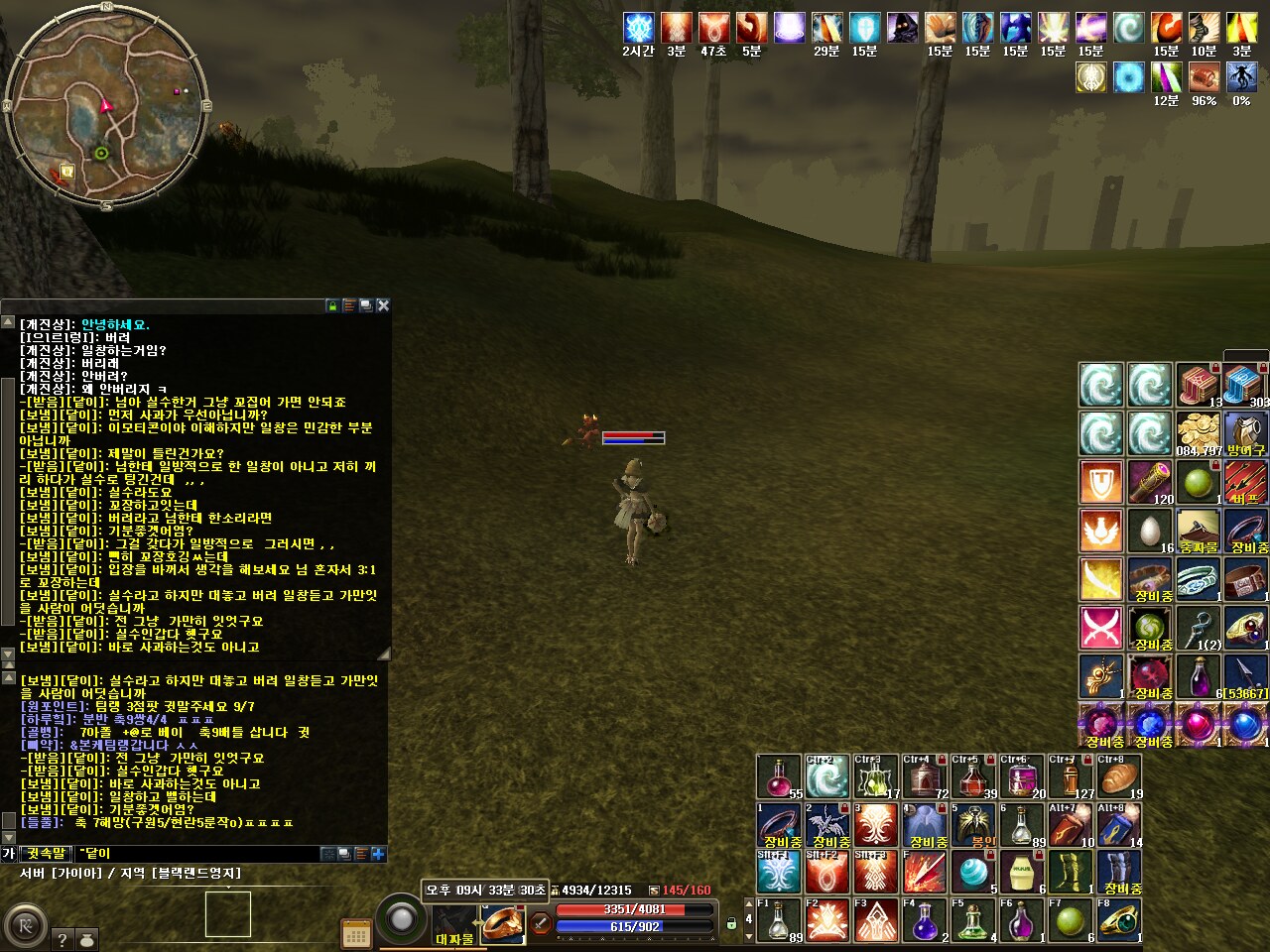The image size is (1270, 952).
Task: Use the blue potion in F4 slot
Action: (925, 920)
